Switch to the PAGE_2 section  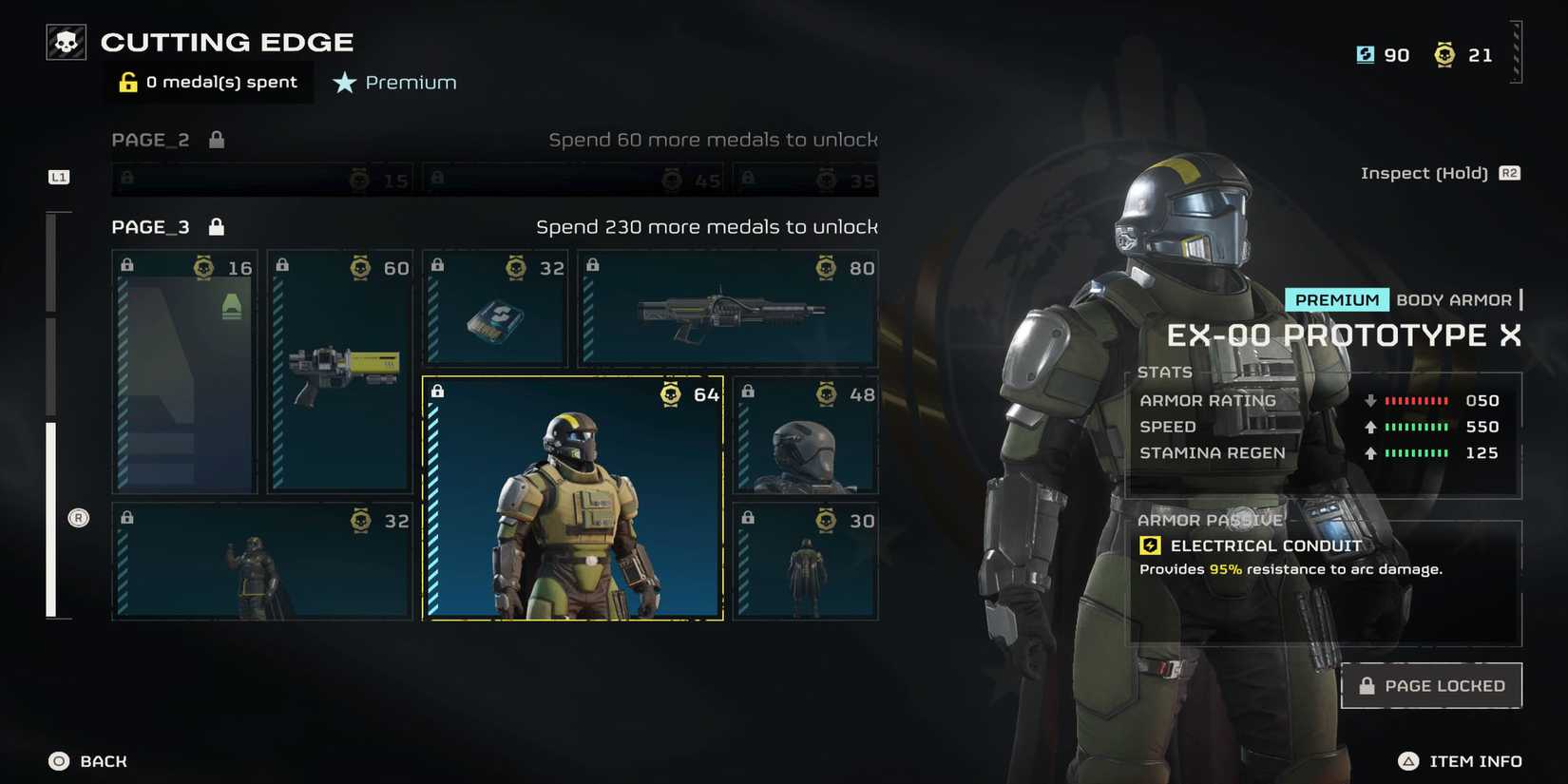(151, 139)
